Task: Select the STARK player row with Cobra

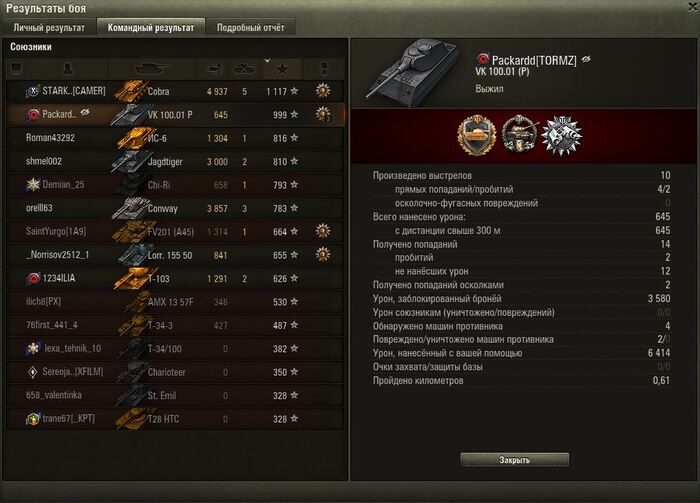Action: pyautogui.click(x=175, y=91)
